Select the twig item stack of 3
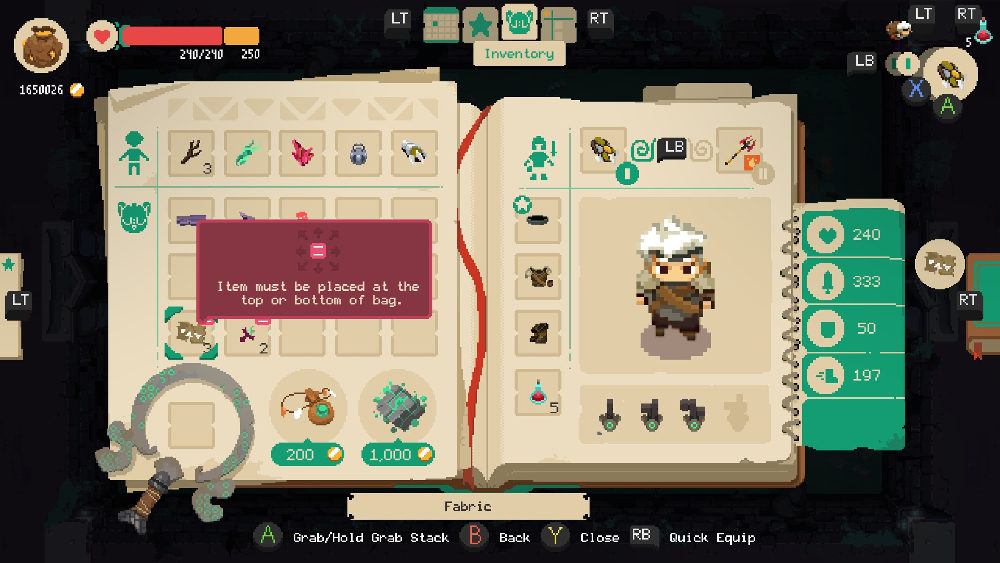 pyautogui.click(x=191, y=154)
